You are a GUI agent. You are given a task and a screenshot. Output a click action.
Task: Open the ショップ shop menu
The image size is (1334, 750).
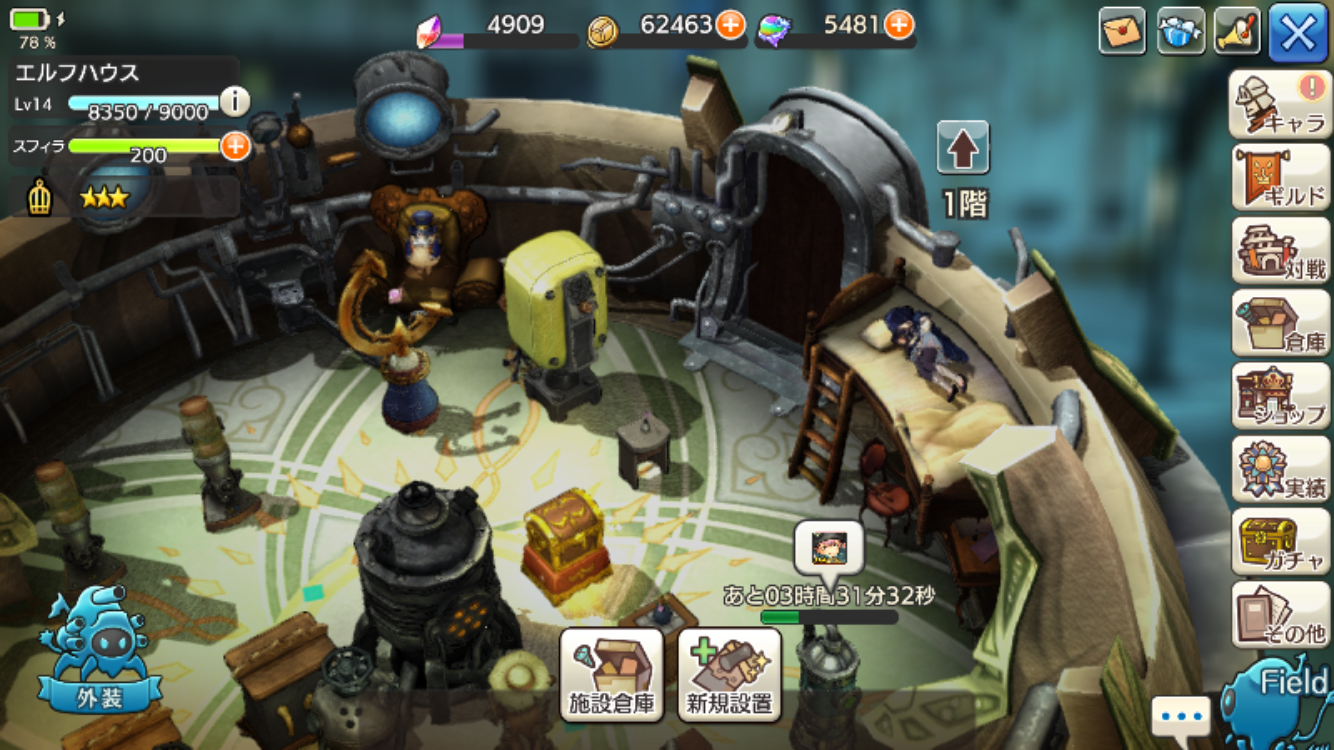pyautogui.click(x=1280, y=396)
